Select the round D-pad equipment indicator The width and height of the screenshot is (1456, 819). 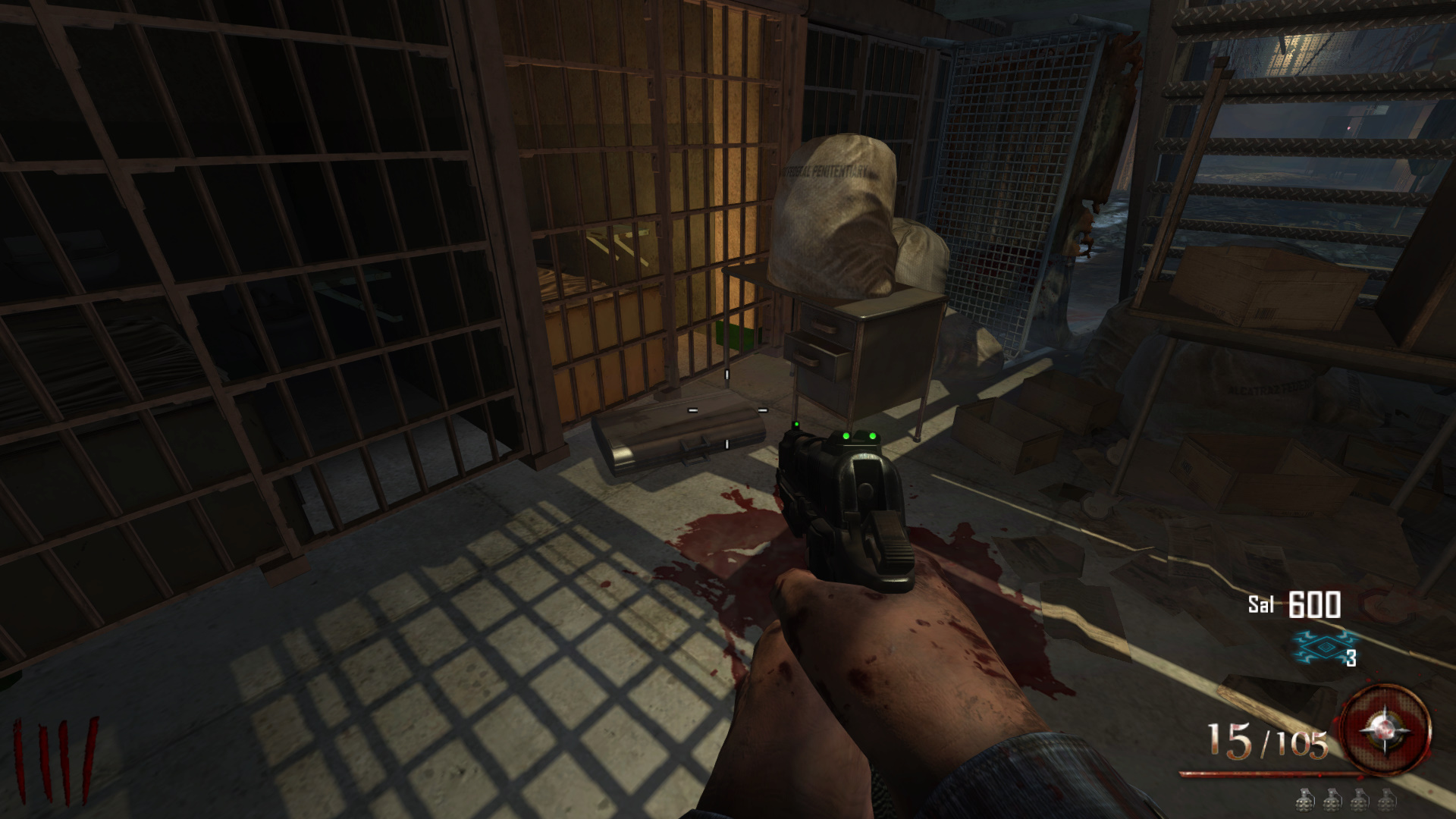[1385, 731]
